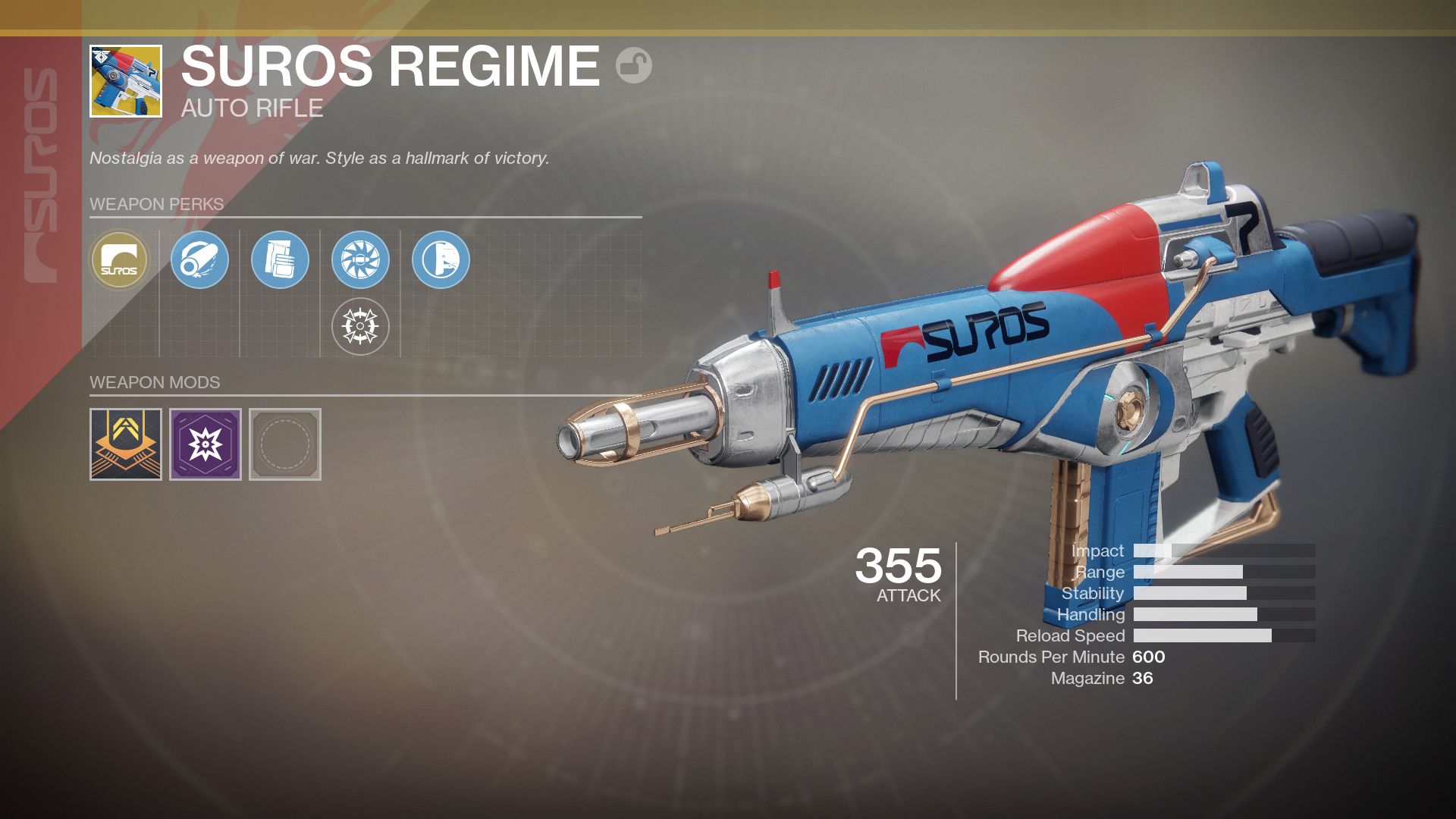Click the weapon flavor text description
Viewport: 1456px width, 819px height.
click(318, 158)
